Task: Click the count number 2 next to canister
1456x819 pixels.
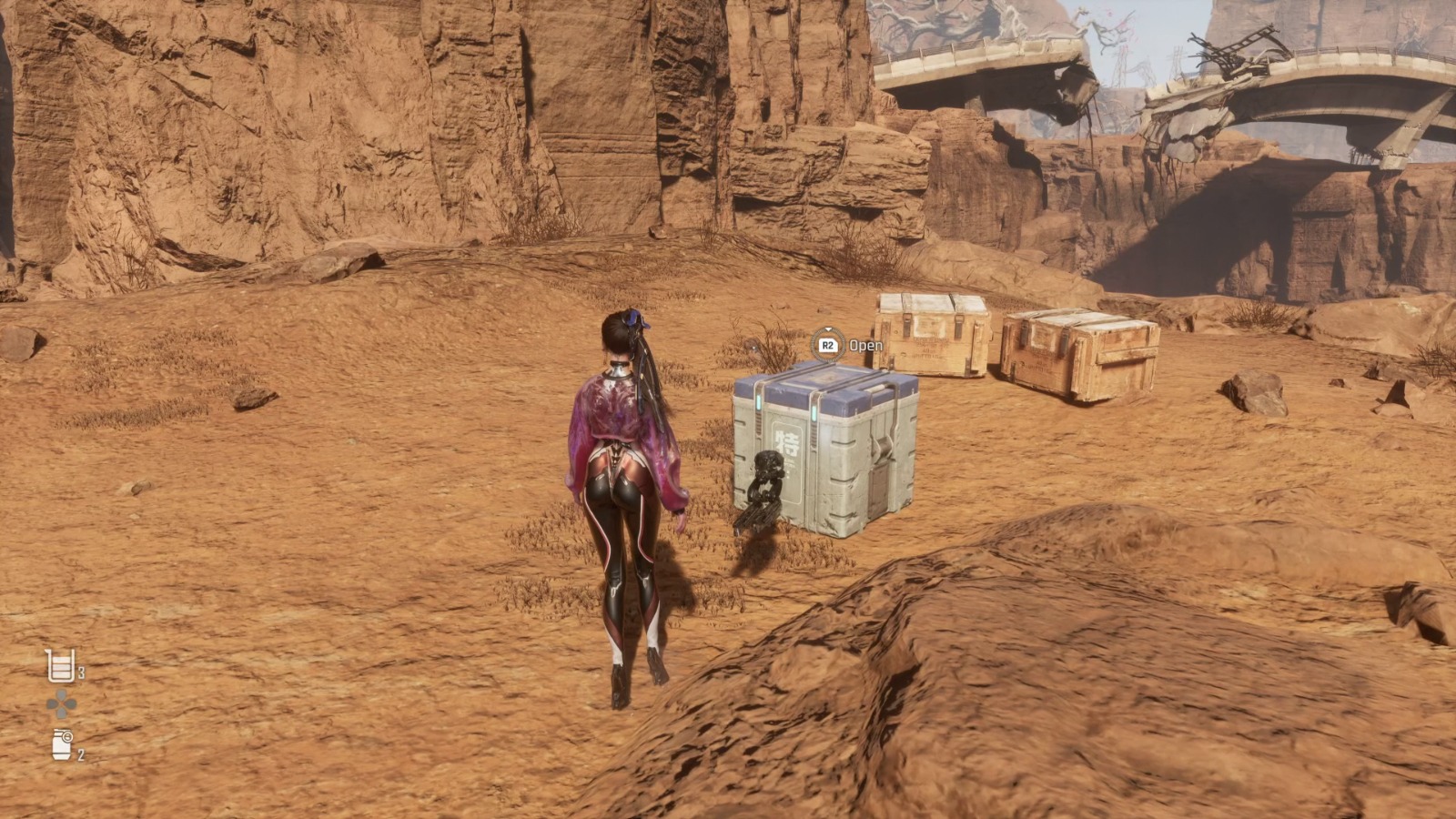Action: [80, 754]
